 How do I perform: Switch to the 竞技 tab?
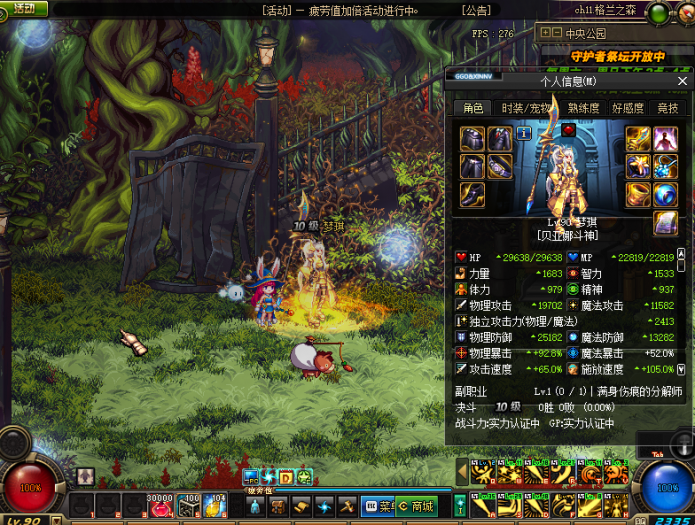(x=667, y=108)
